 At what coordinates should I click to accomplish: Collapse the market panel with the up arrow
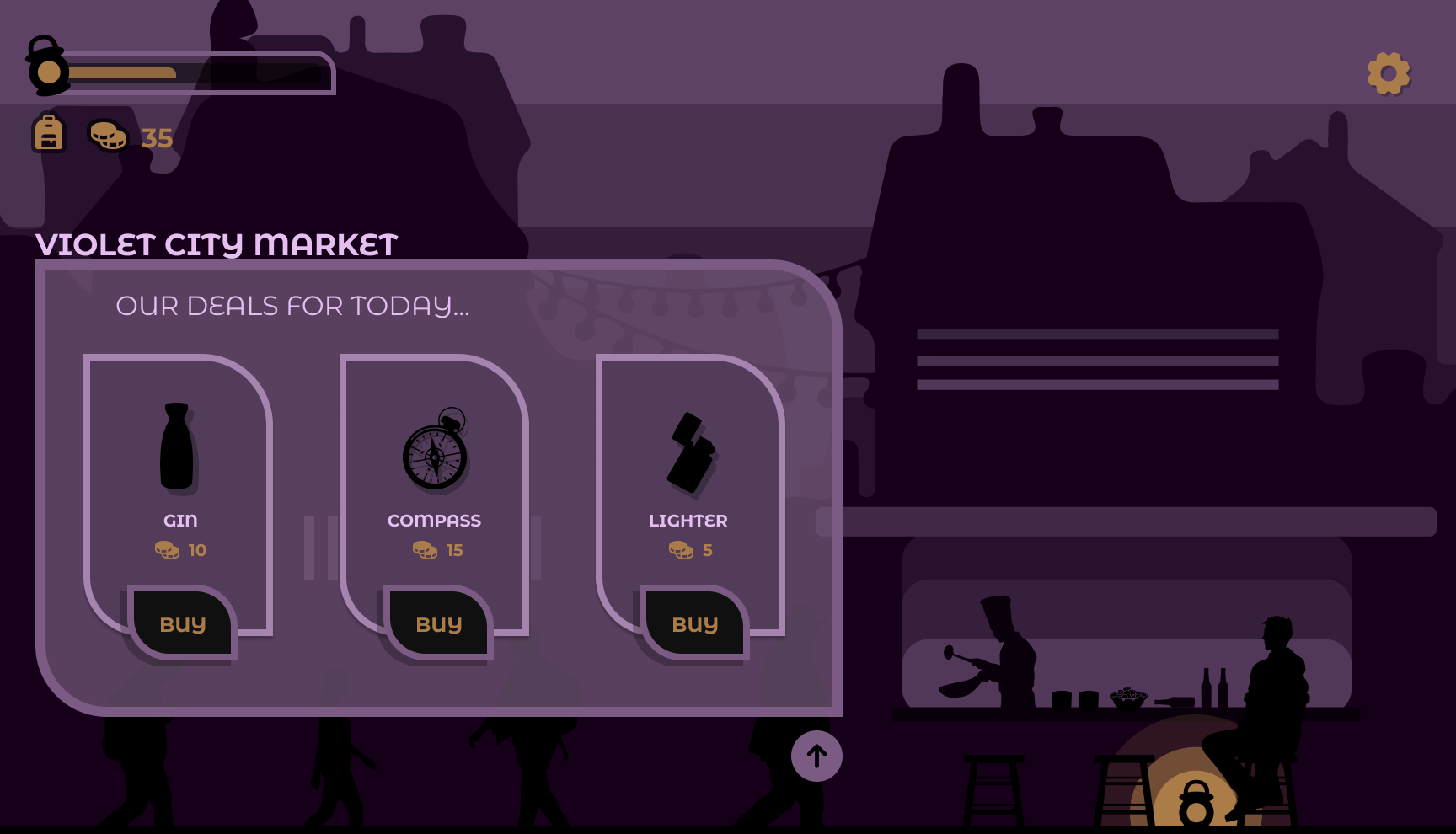[x=816, y=756]
